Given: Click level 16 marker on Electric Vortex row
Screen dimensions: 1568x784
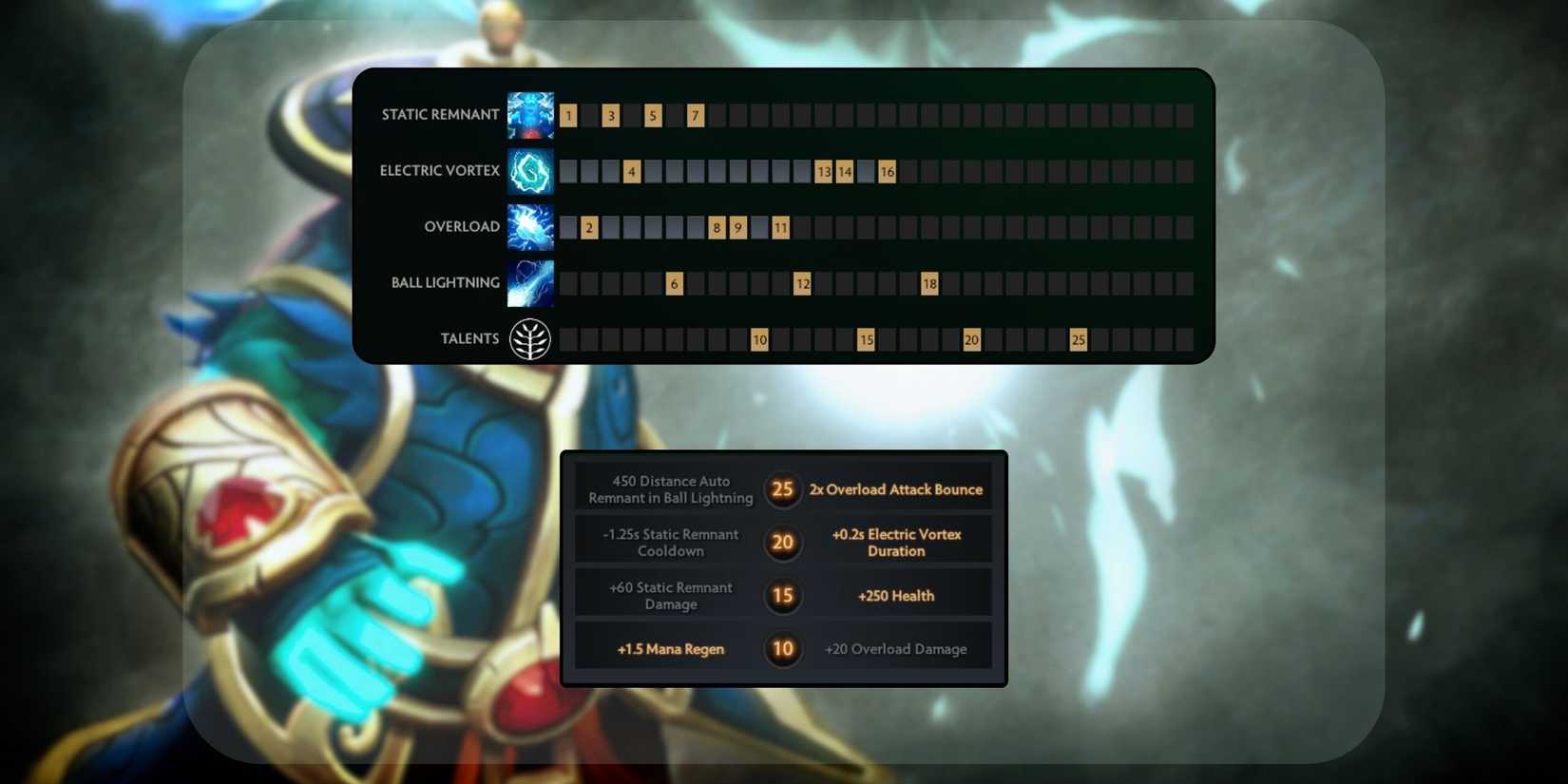Looking at the screenshot, I should click(887, 171).
